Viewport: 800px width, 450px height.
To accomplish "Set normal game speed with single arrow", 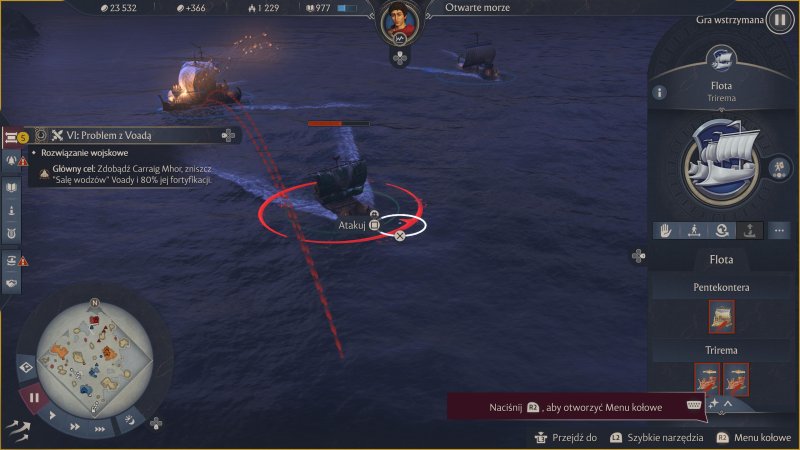I will [x=53, y=415].
